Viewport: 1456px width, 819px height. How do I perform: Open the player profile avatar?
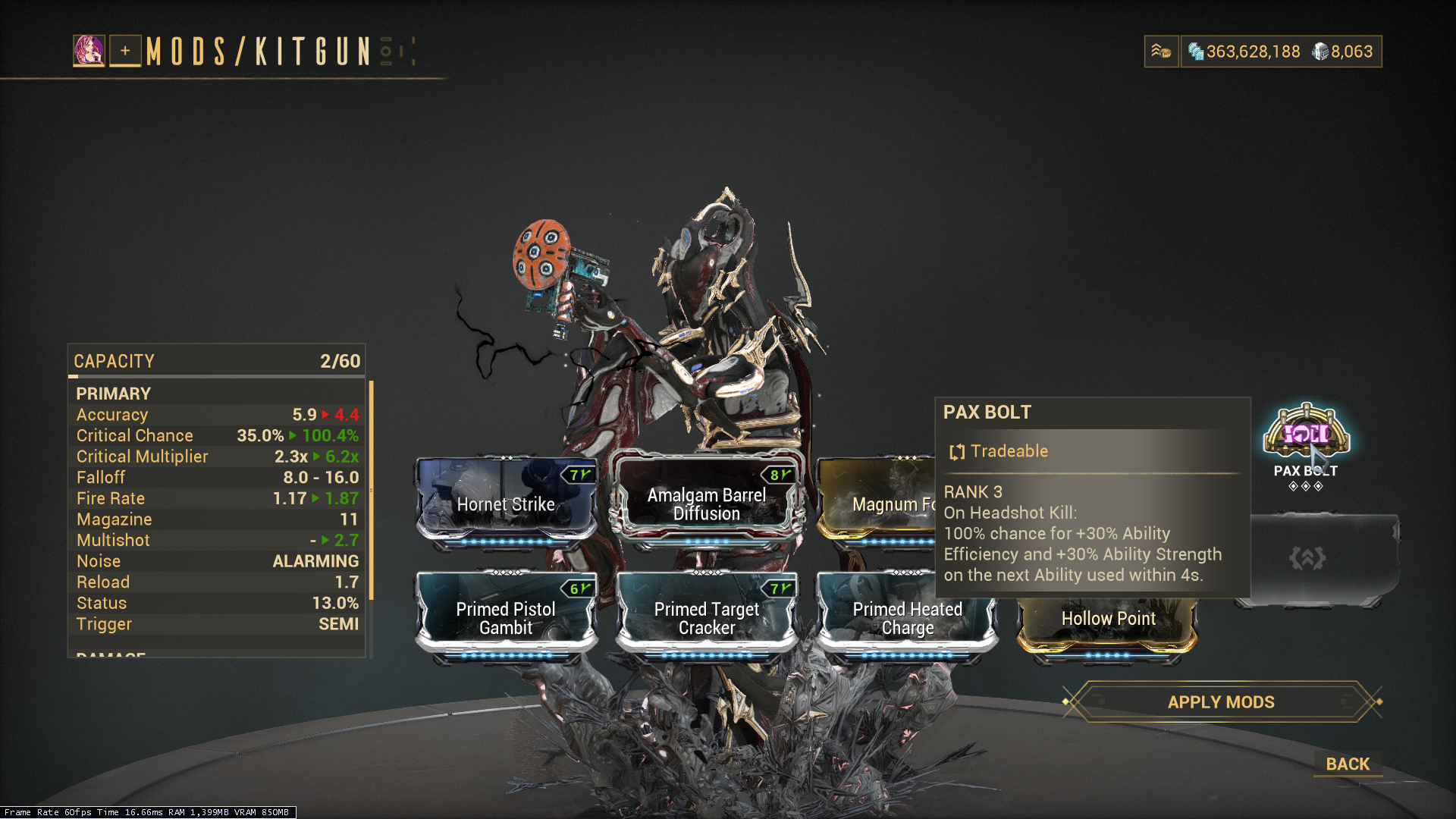pyautogui.click(x=89, y=51)
